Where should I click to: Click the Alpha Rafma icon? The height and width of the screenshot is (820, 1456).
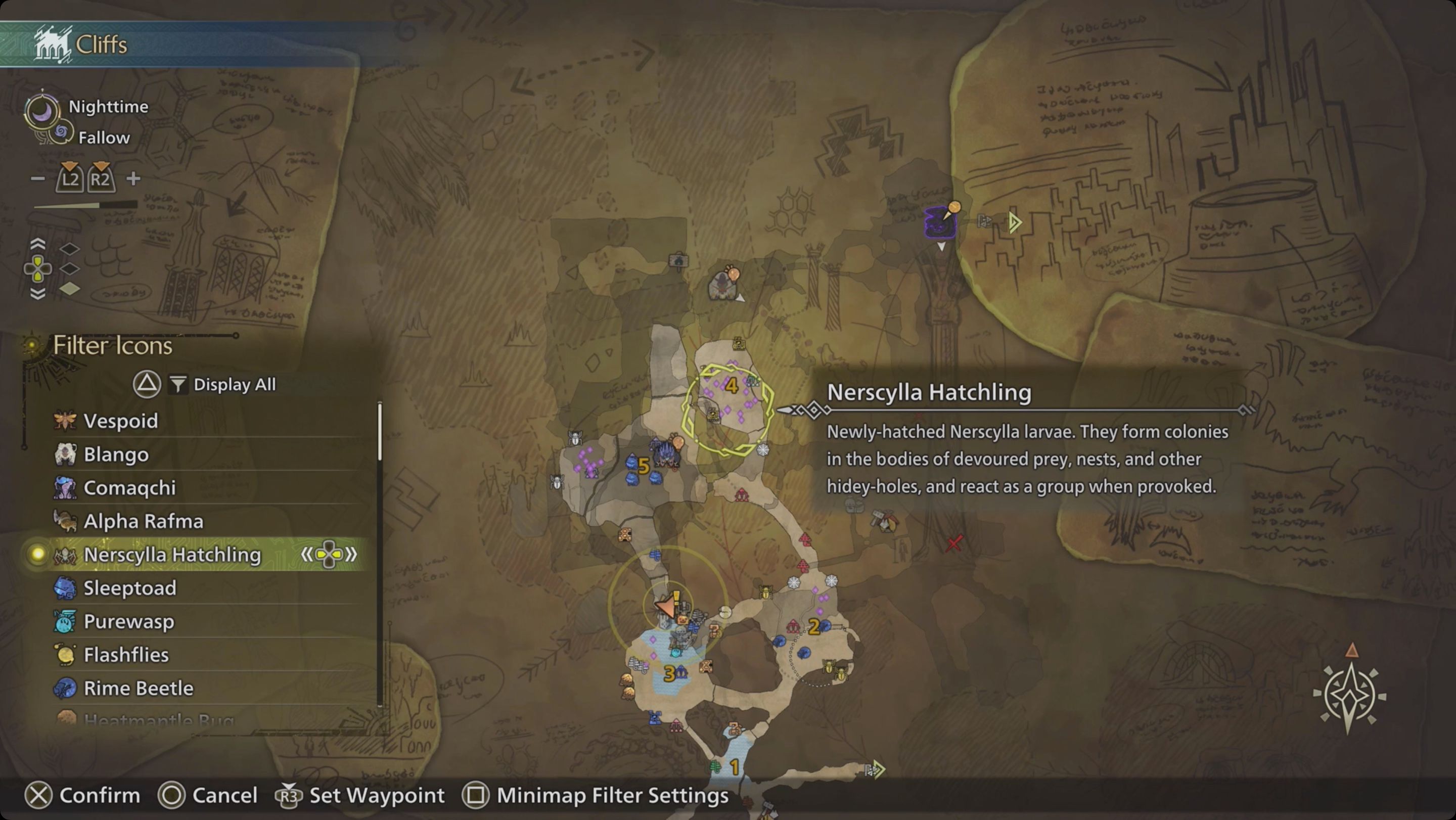tap(66, 521)
